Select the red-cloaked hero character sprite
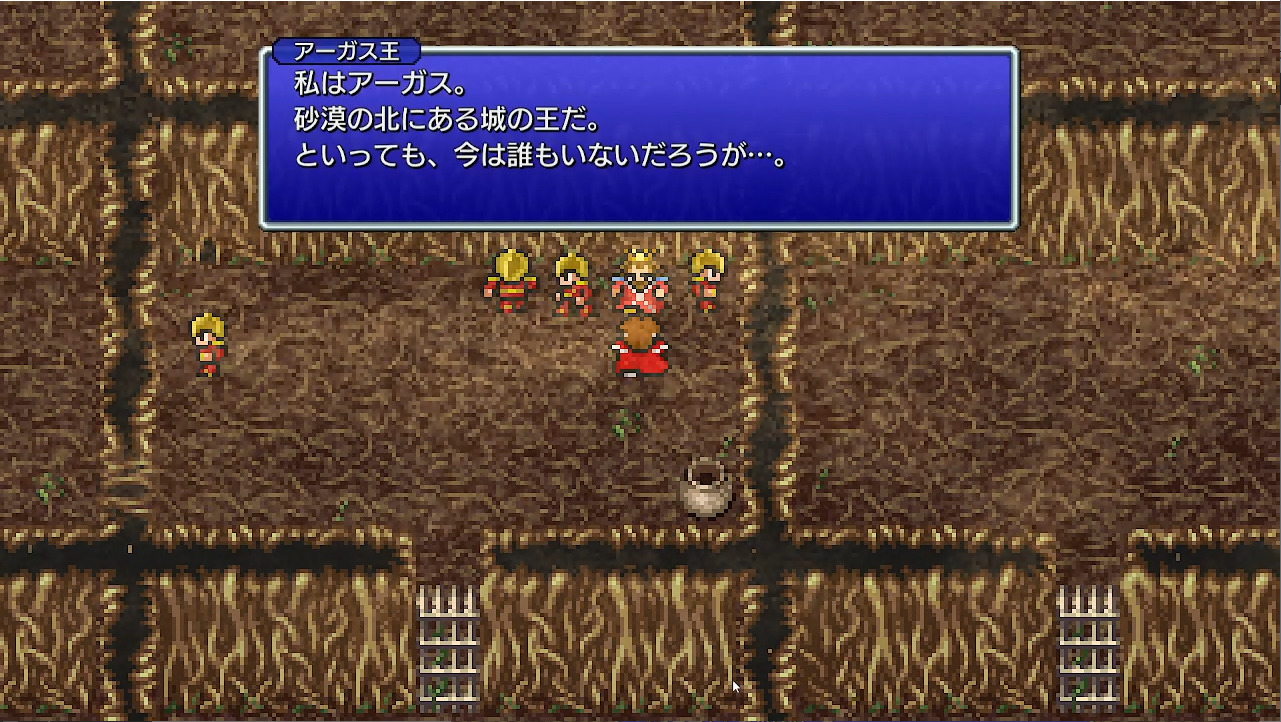Viewport: 1281px width, 722px height. pyautogui.click(x=640, y=347)
